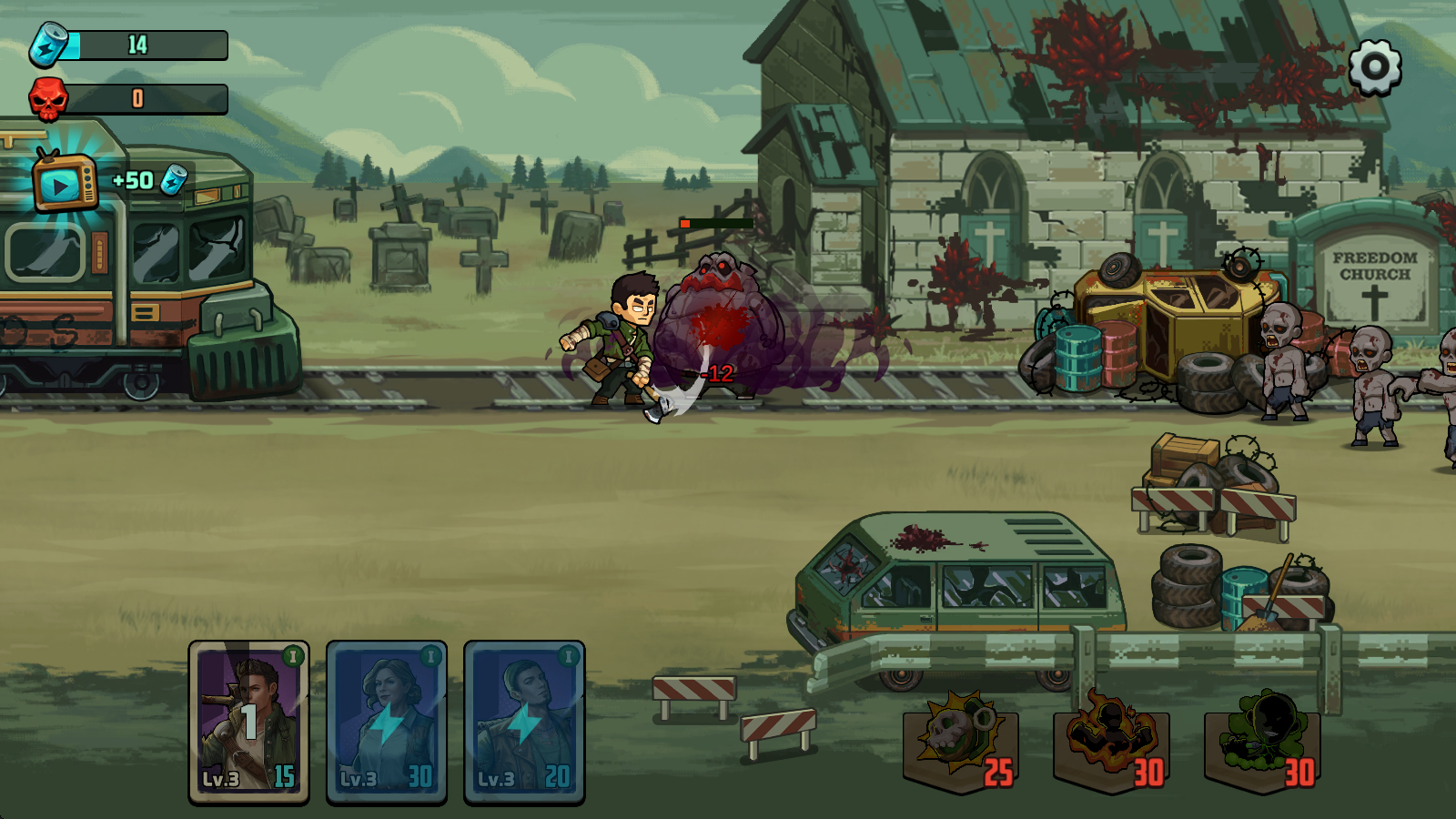
Task: Activate the flaming figure ability costing 30
Action: 1111,740
